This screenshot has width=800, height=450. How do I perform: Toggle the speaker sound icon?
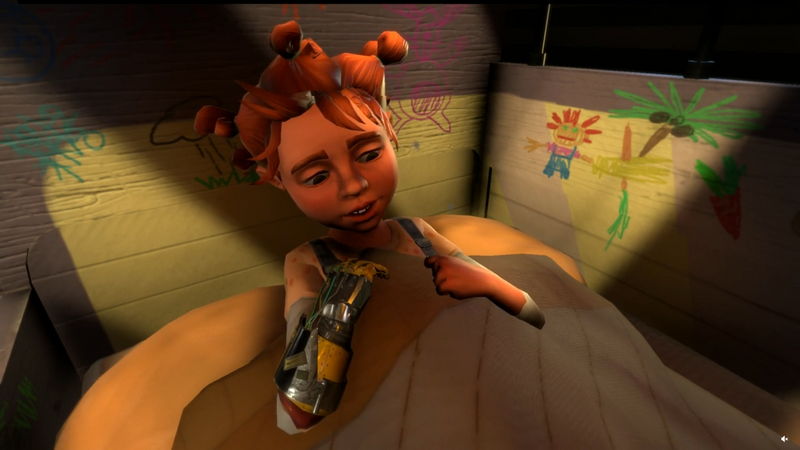coord(783,438)
